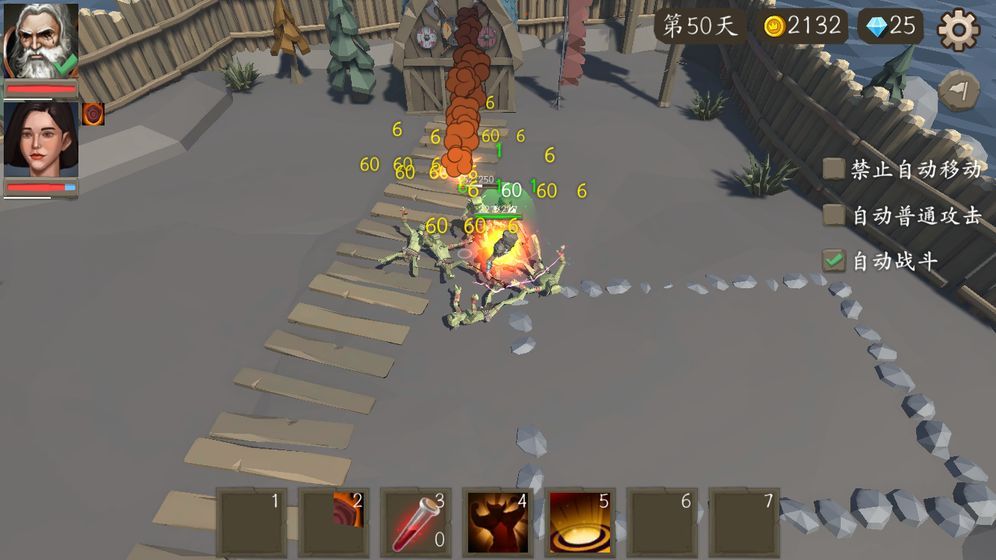Activate the horned demon skill in slot 4
The height and width of the screenshot is (560, 996).
point(498,522)
